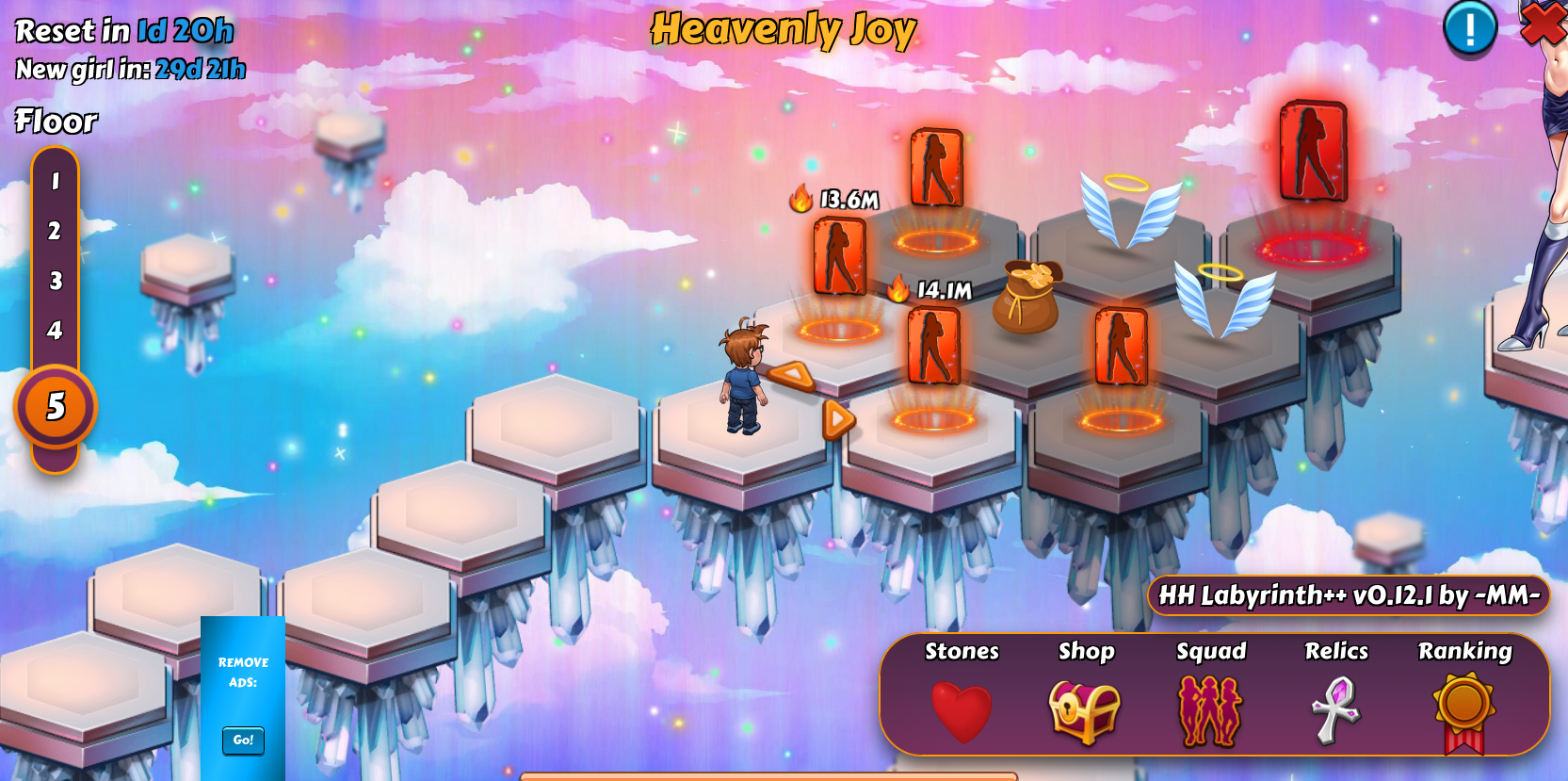The height and width of the screenshot is (781, 1568).
Task: Select the highlighted floor 5 badge
Action: tap(56, 407)
